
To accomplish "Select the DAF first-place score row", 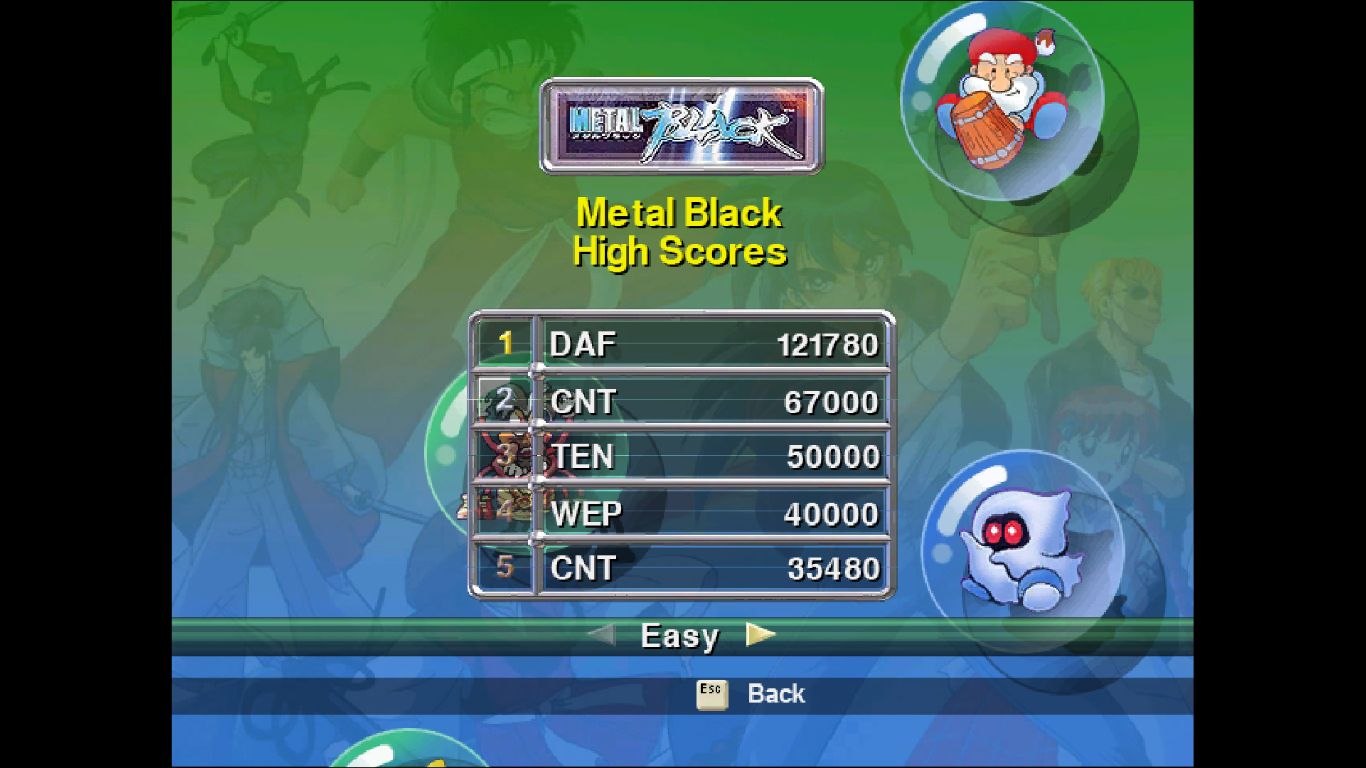I will pos(682,345).
